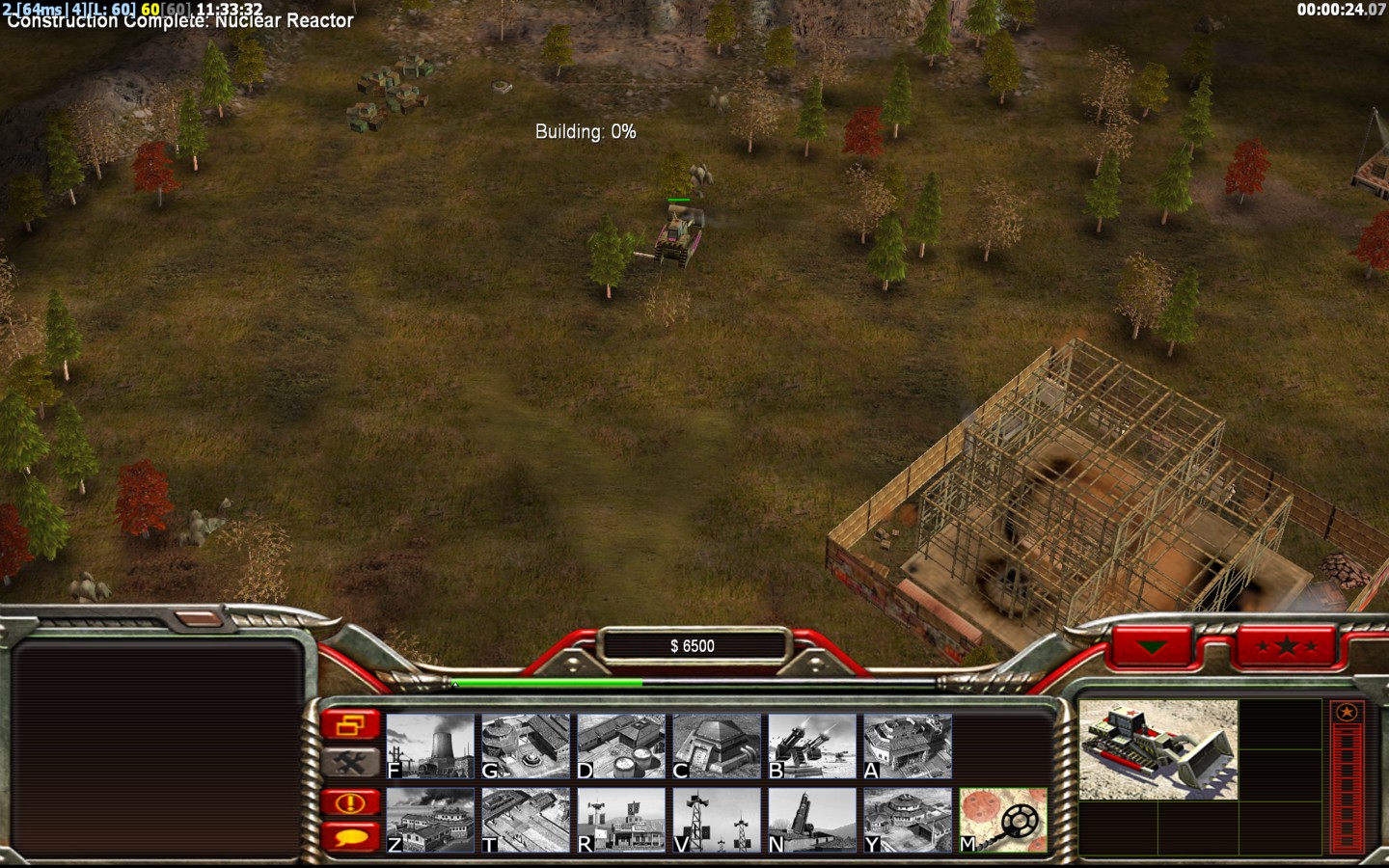The image size is (1389, 868).
Task: Build a Nuclear Reactor (hotkey F icon)
Action: click(x=430, y=746)
